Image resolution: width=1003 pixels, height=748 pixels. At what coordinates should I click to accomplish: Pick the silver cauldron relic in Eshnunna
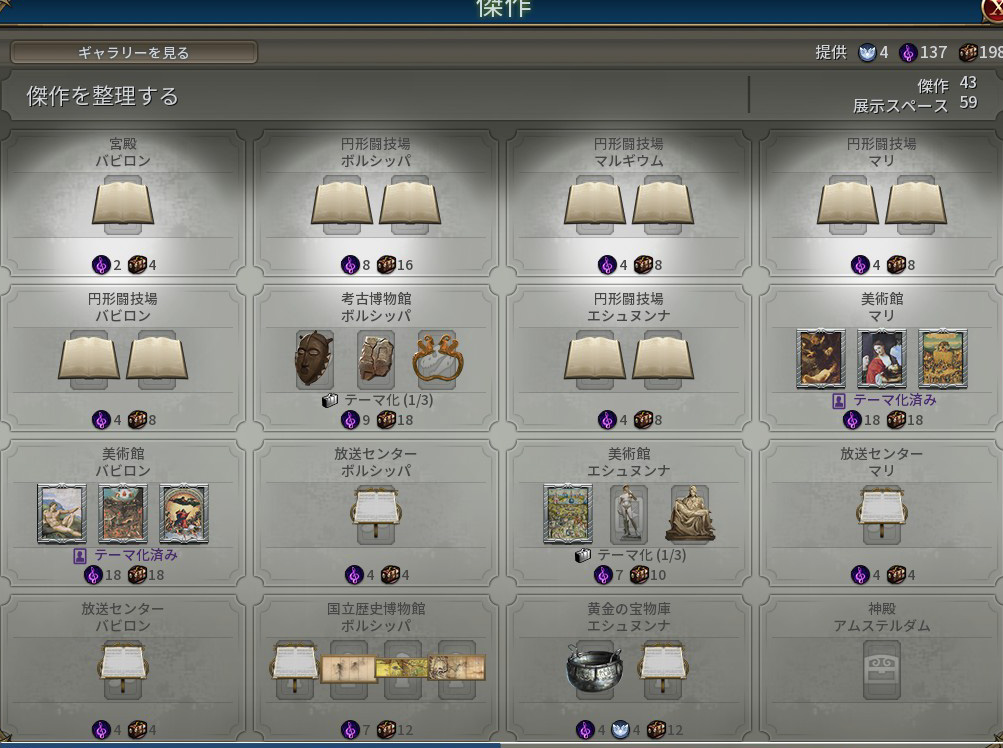594,667
